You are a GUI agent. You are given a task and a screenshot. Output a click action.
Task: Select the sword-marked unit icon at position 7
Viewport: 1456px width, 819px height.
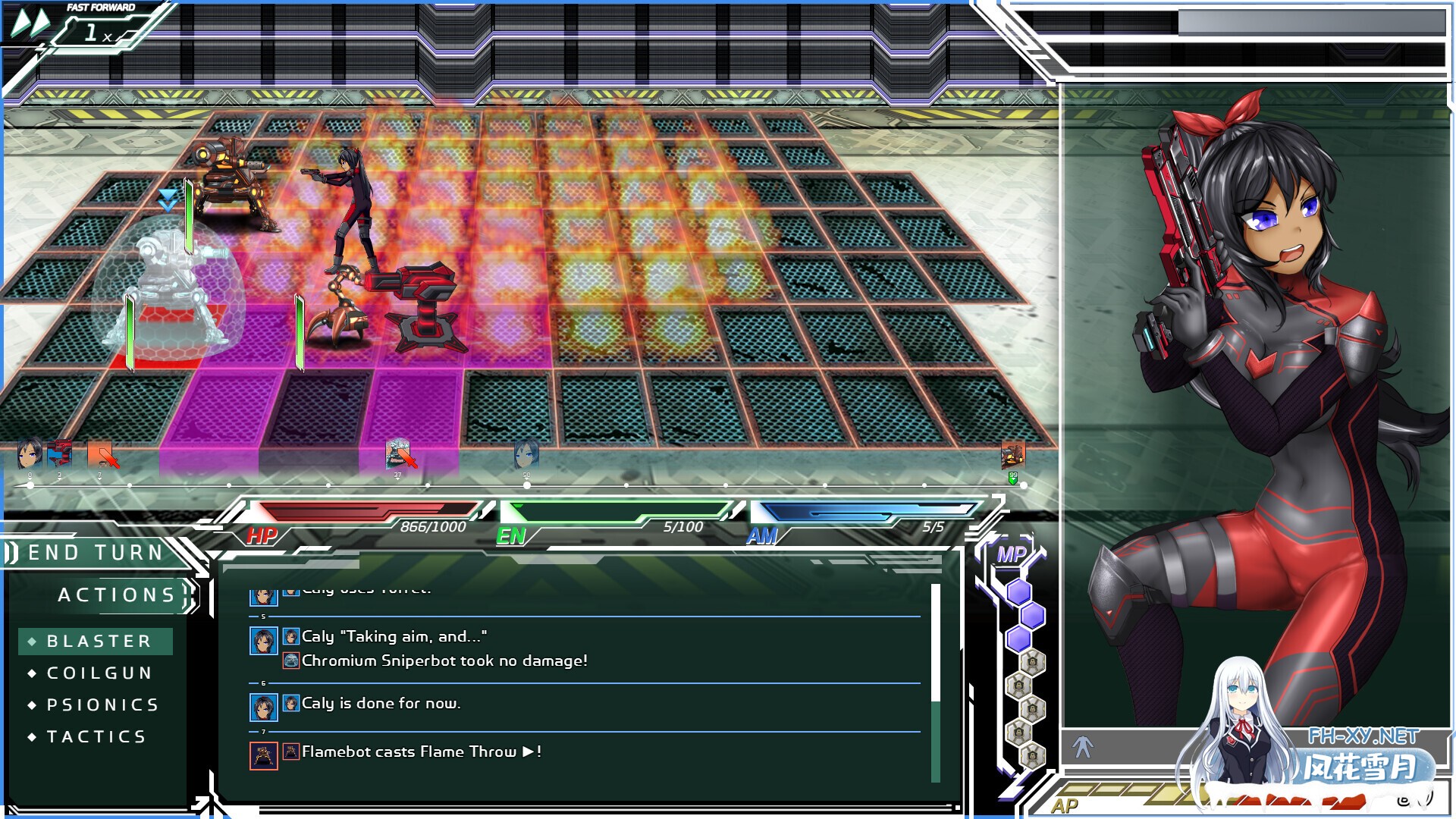tap(100, 455)
